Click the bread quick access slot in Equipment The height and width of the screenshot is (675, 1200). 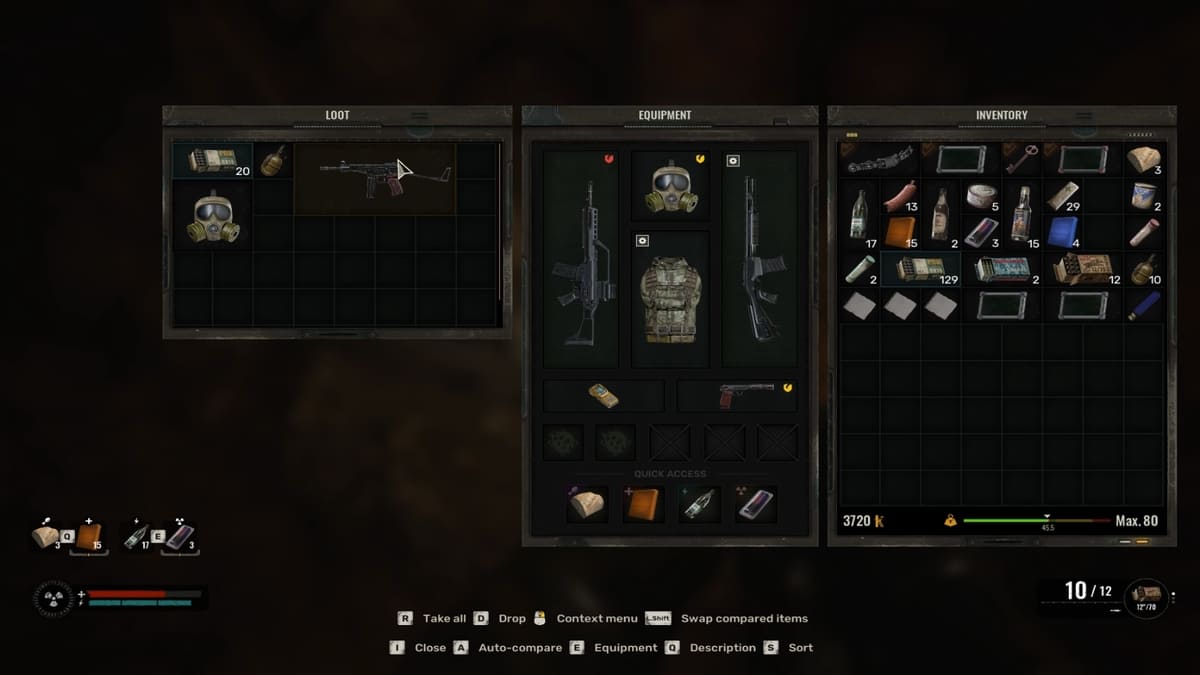click(587, 504)
